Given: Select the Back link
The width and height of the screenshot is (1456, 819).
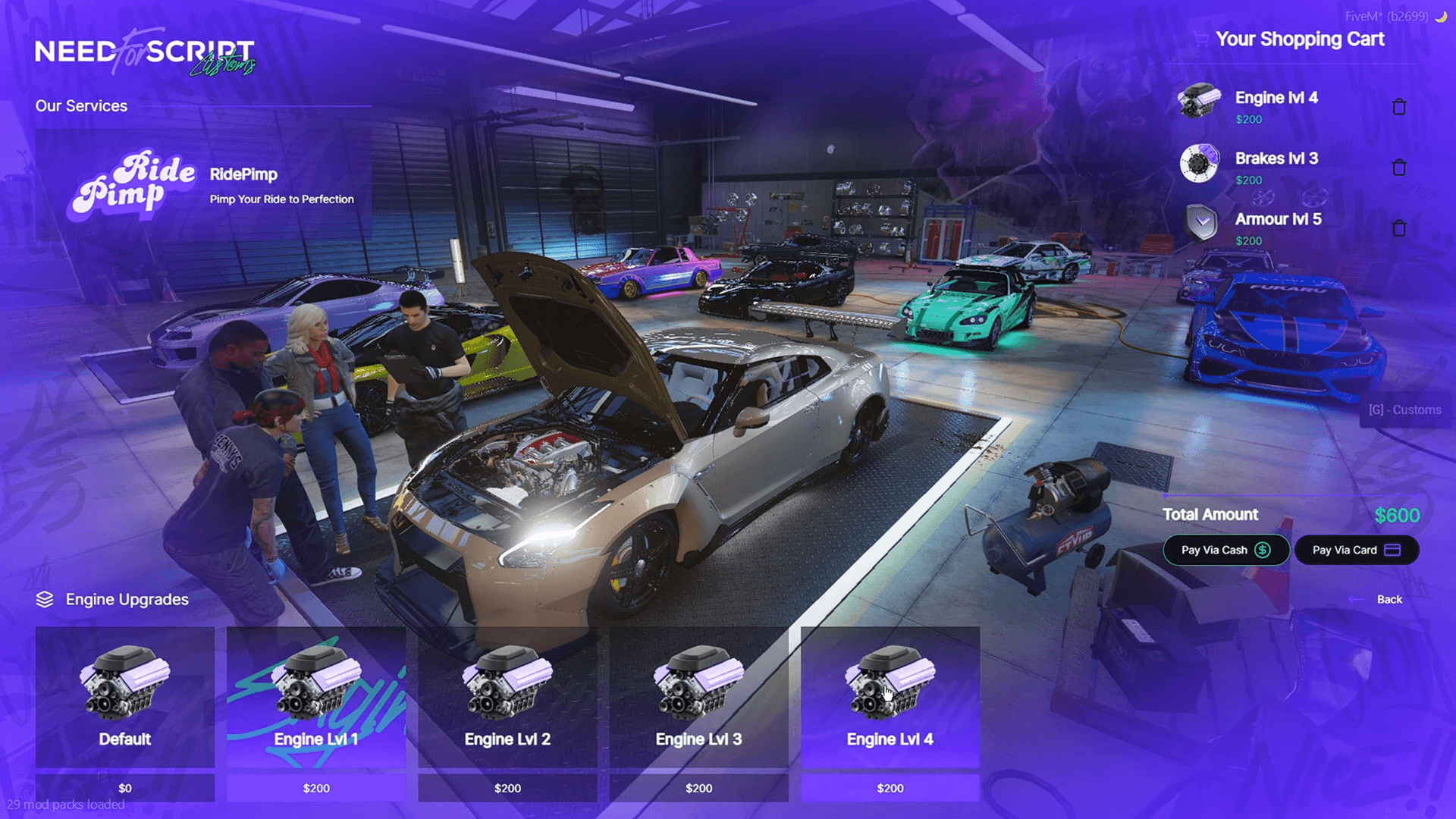Looking at the screenshot, I should [1389, 599].
